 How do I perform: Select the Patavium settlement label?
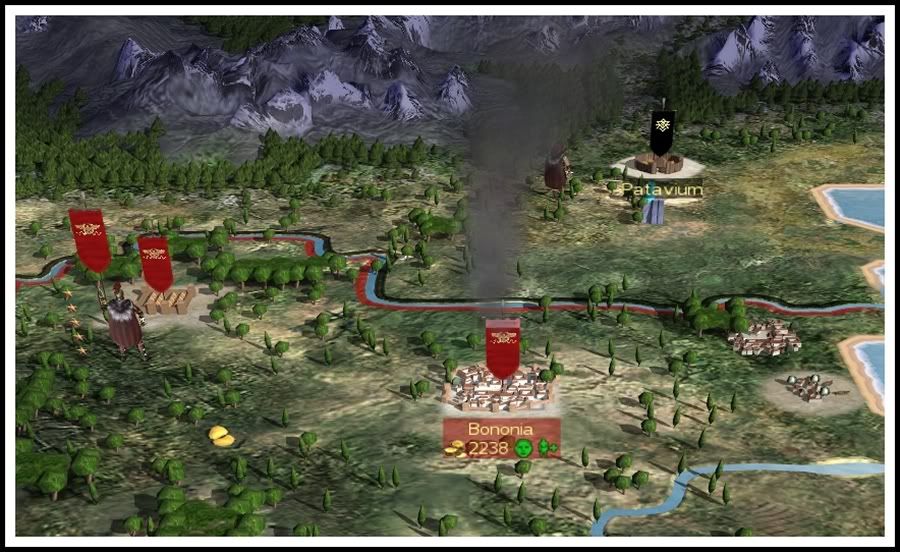(x=661, y=189)
